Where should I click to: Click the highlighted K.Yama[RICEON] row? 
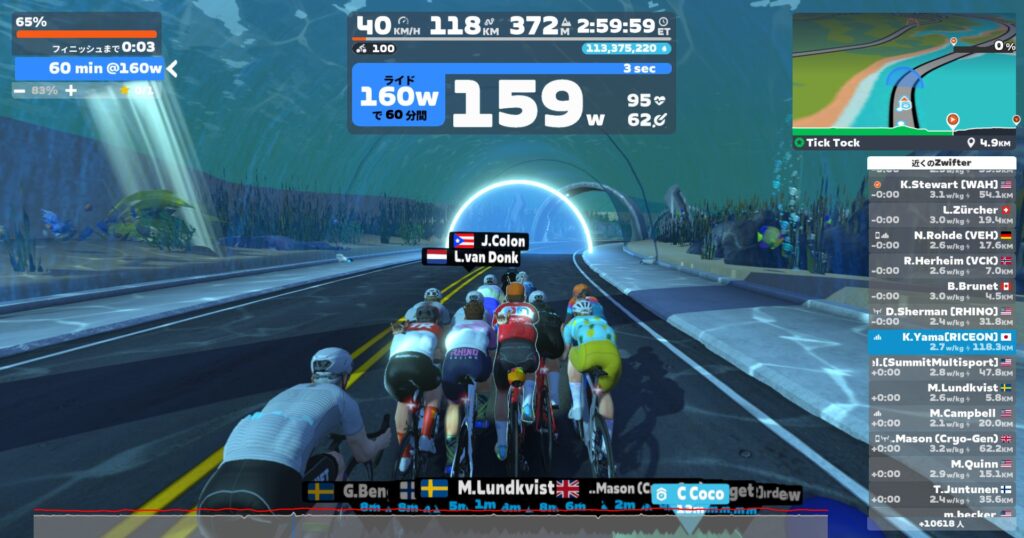point(941,342)
